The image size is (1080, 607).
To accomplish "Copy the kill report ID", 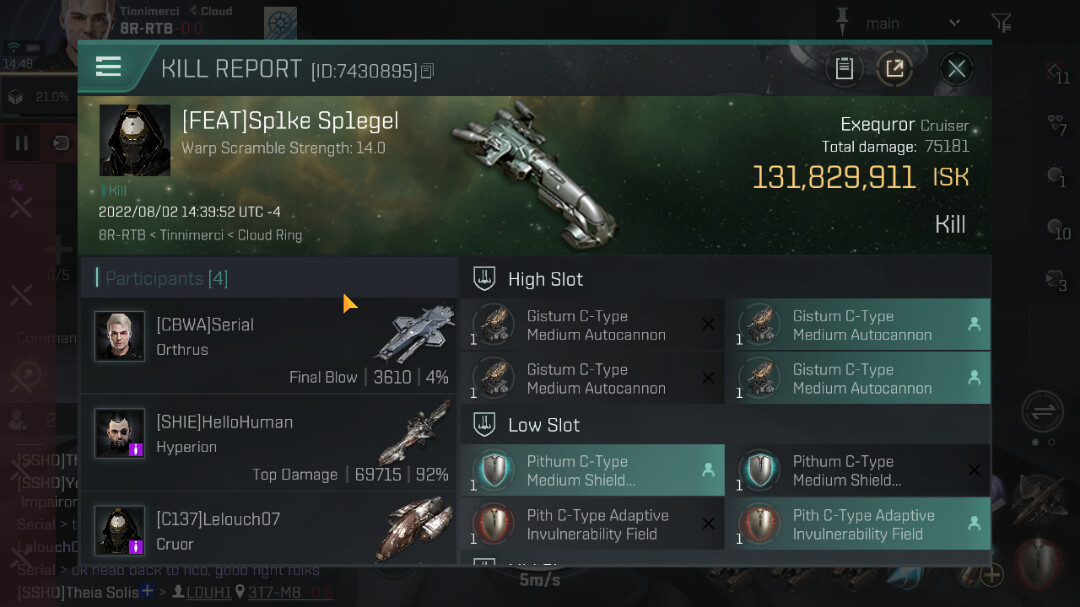I will [x=428, y=71].
